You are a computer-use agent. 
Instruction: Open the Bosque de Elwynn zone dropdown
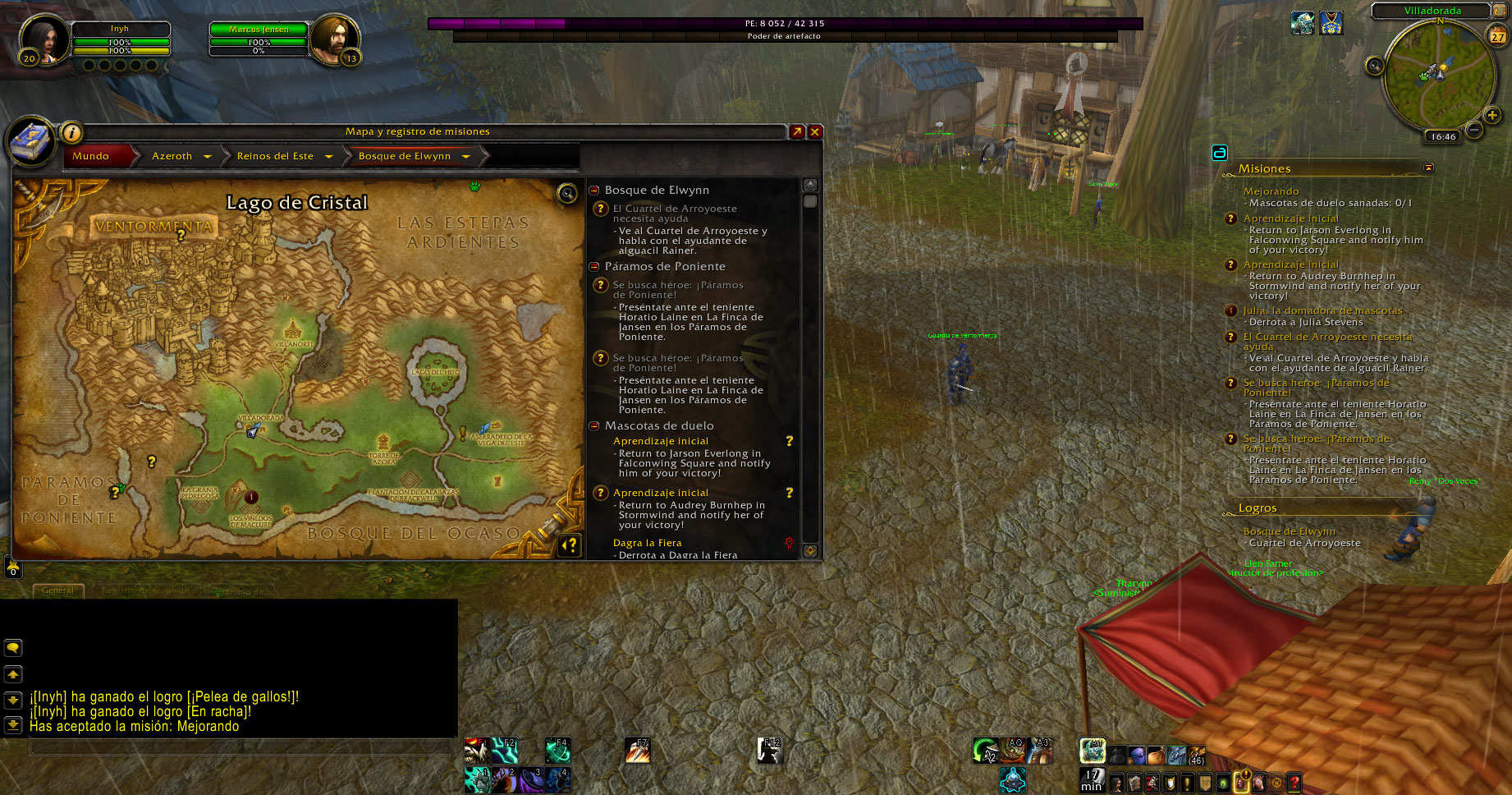click(x=465, y=156)
